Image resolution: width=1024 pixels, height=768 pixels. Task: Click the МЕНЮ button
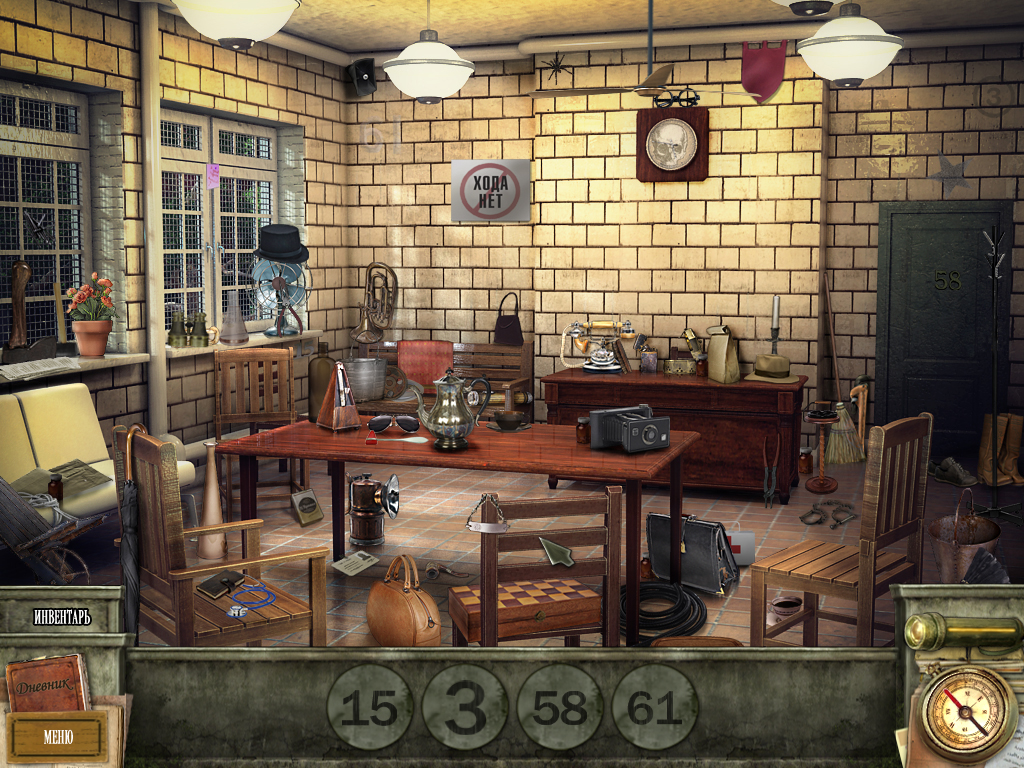click(57, 737)
